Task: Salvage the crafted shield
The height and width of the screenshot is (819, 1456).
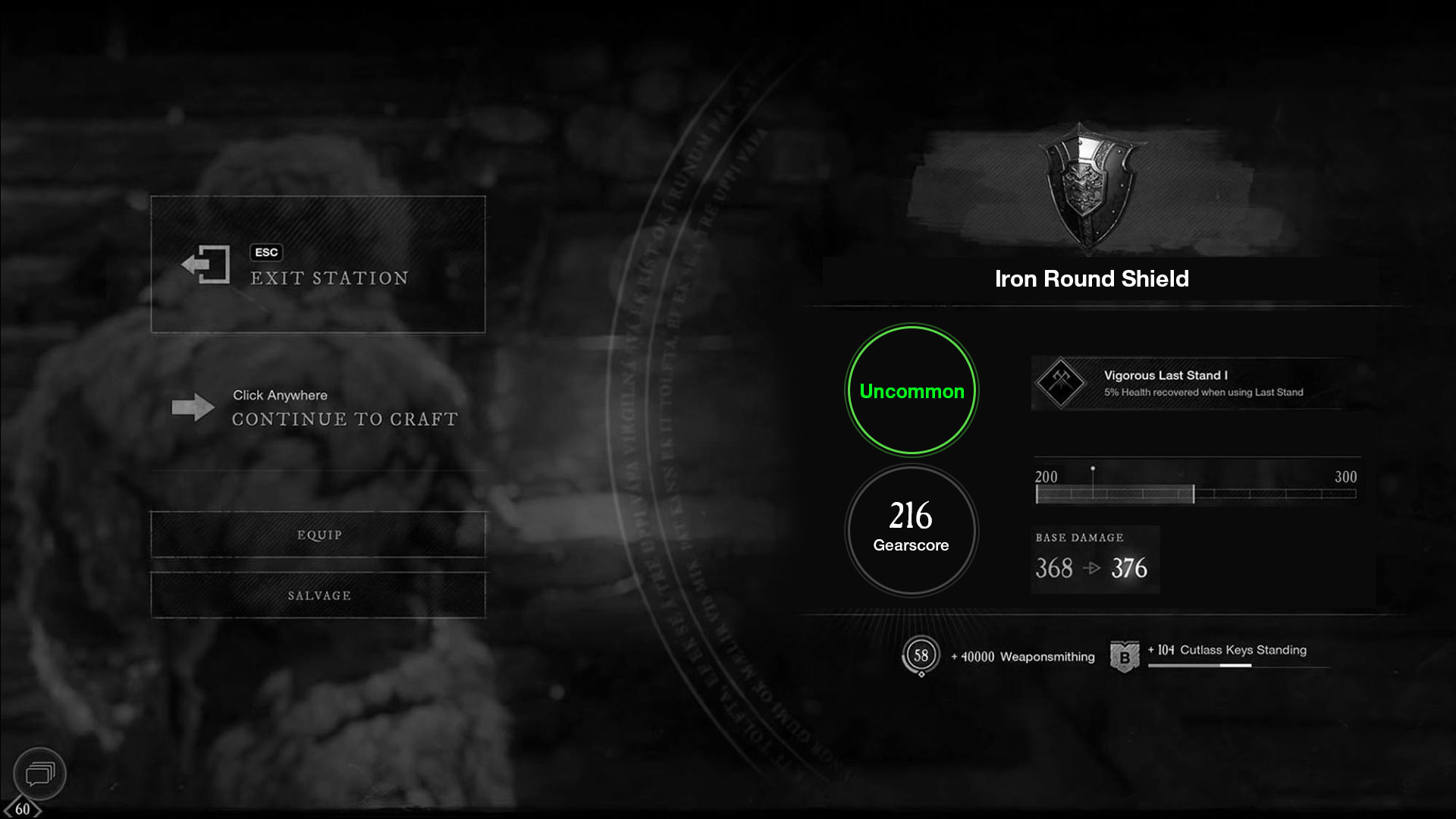Action: coord(318,595)
